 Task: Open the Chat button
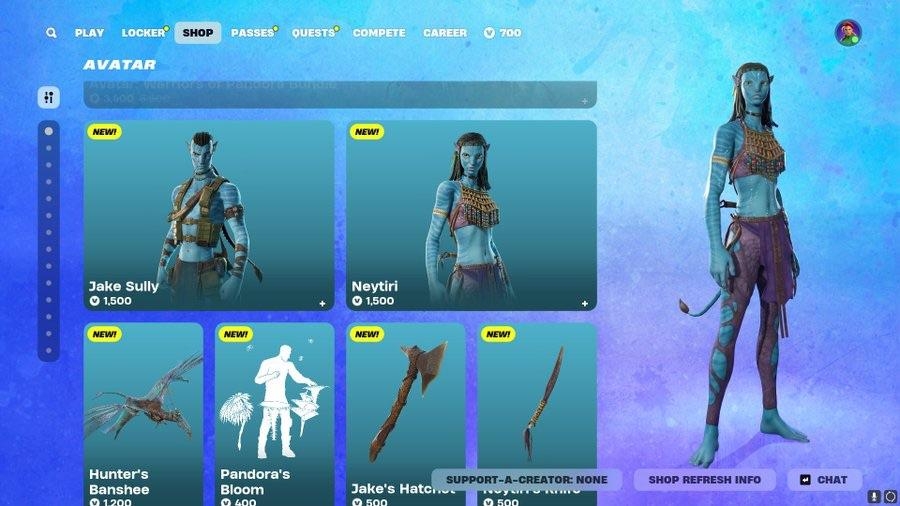[x=824, y=480]
